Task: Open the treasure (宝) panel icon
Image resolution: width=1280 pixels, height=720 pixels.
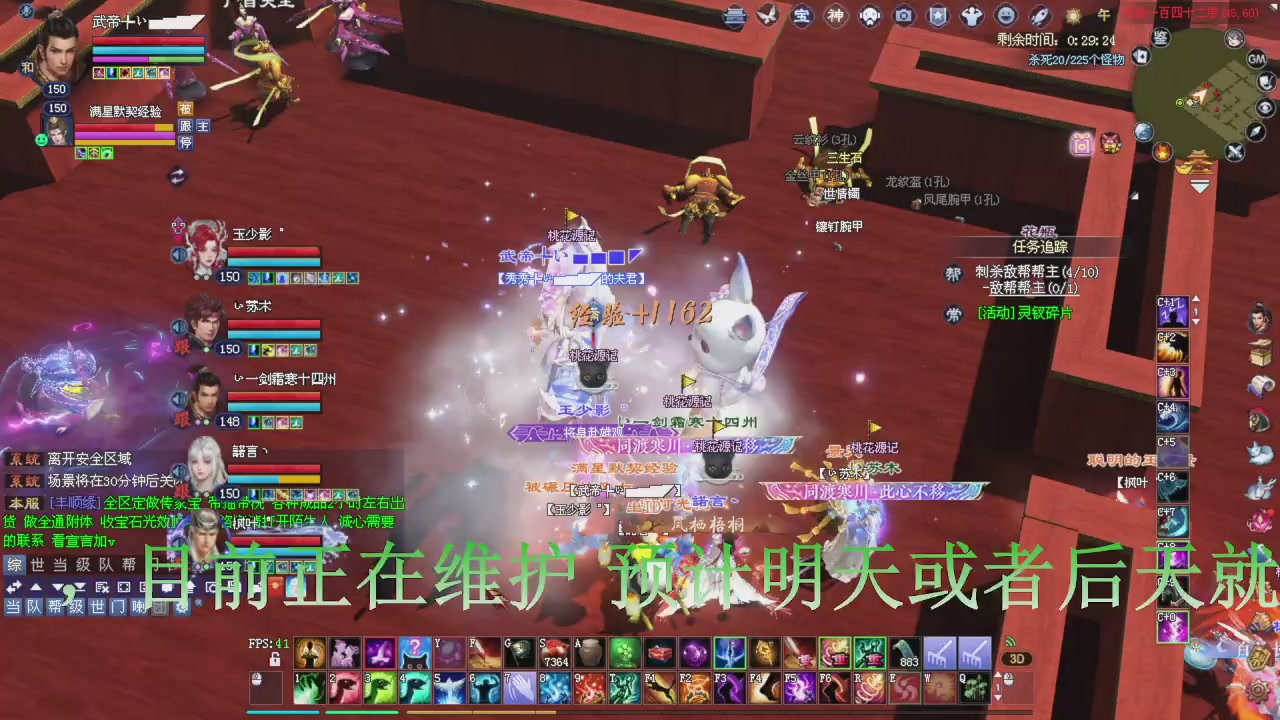Action: (x=803, y=15)
